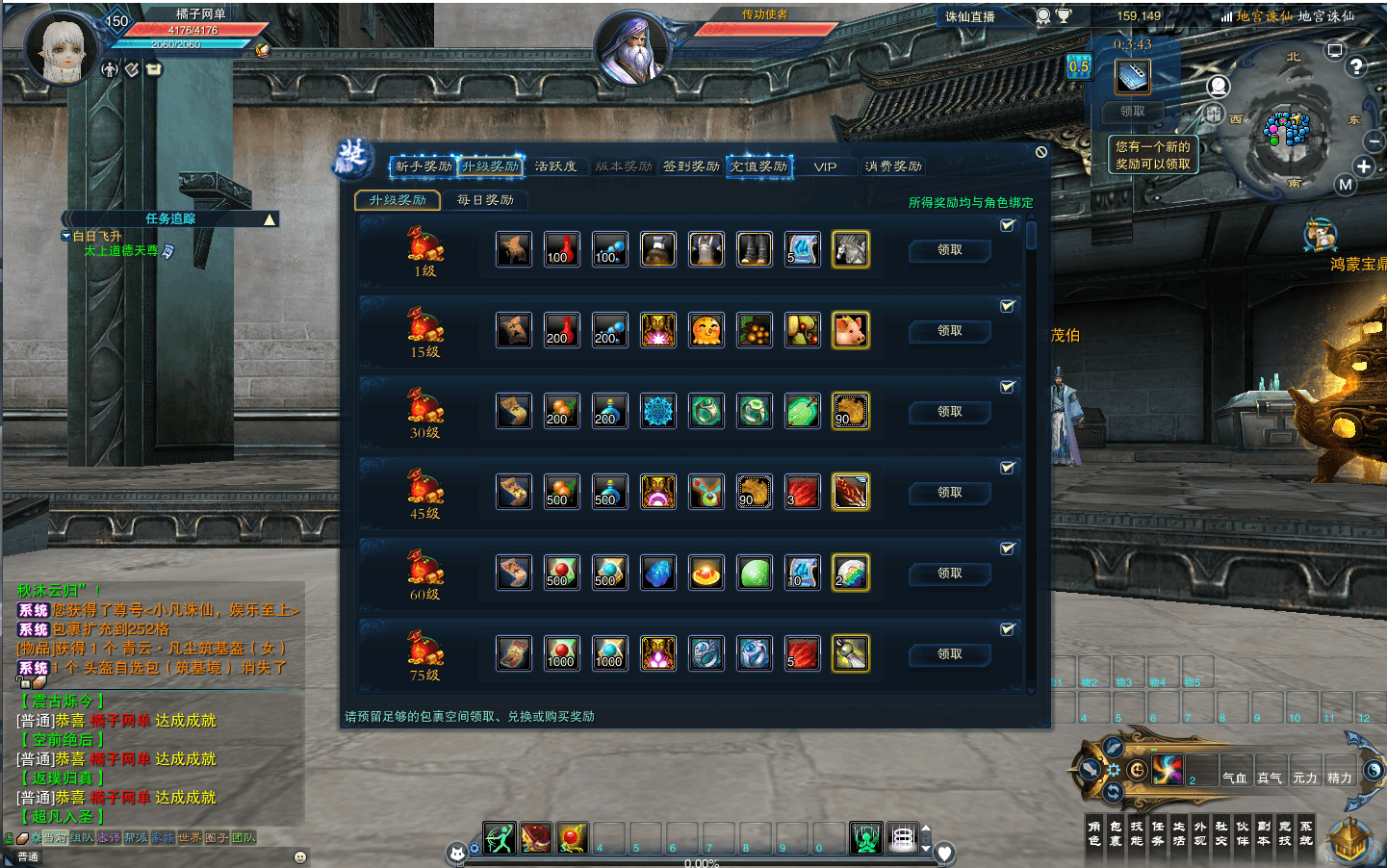The width and height of the screenshot is (1387, 868).
Task: Open the 活跃度 tab
Action: [555, 166]
